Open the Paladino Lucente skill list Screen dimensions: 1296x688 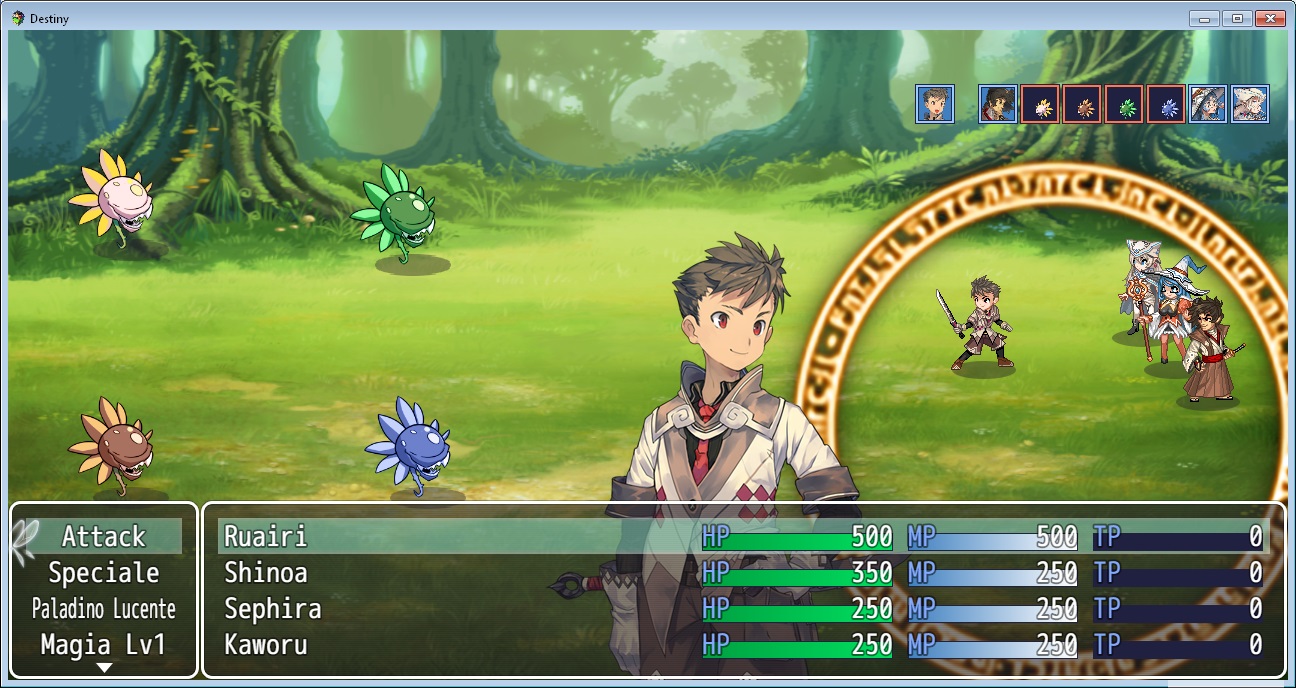tap(104, 609)
